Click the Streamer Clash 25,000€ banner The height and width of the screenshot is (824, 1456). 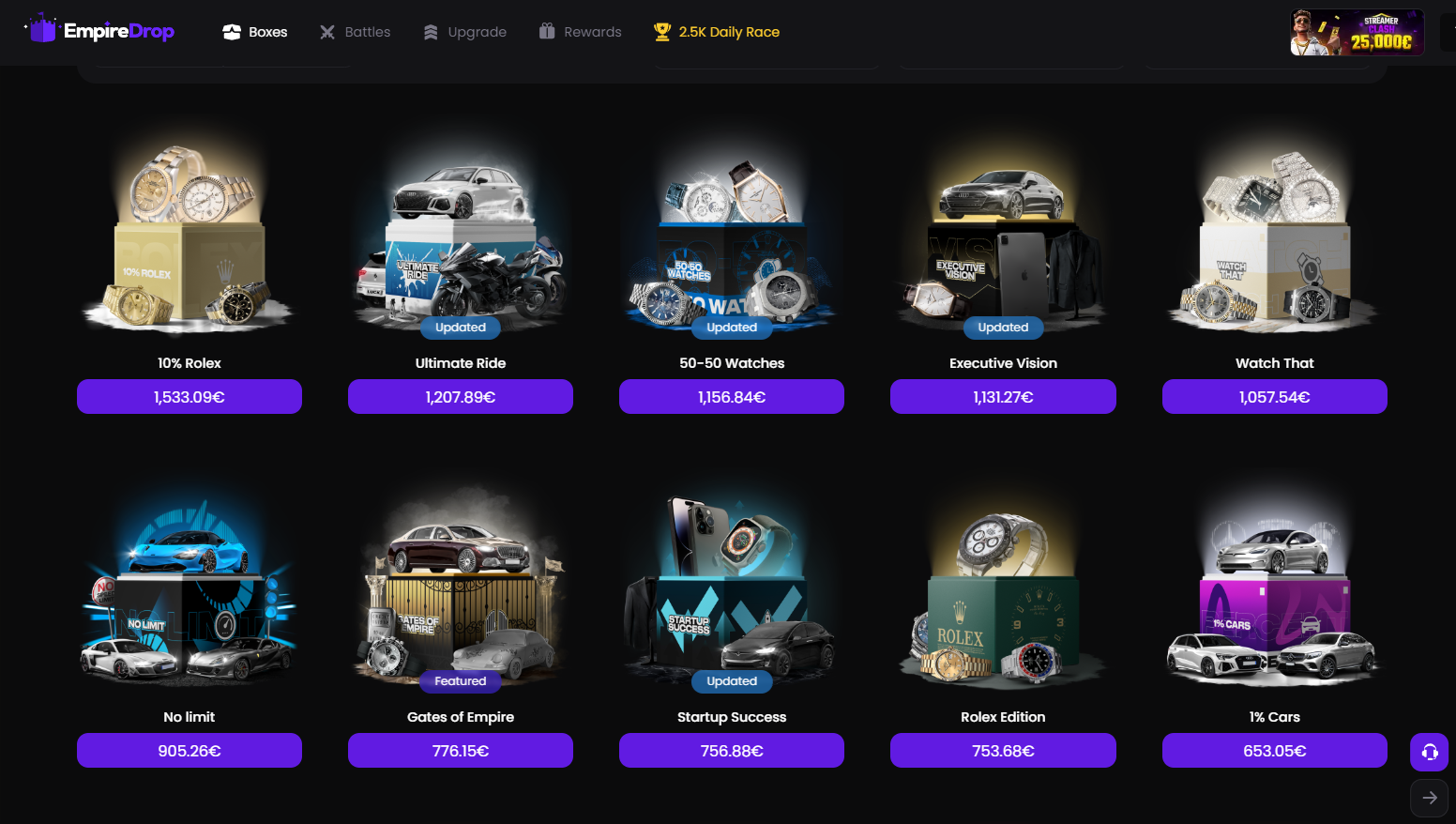pyautogui.click(x=1357, y=31)
